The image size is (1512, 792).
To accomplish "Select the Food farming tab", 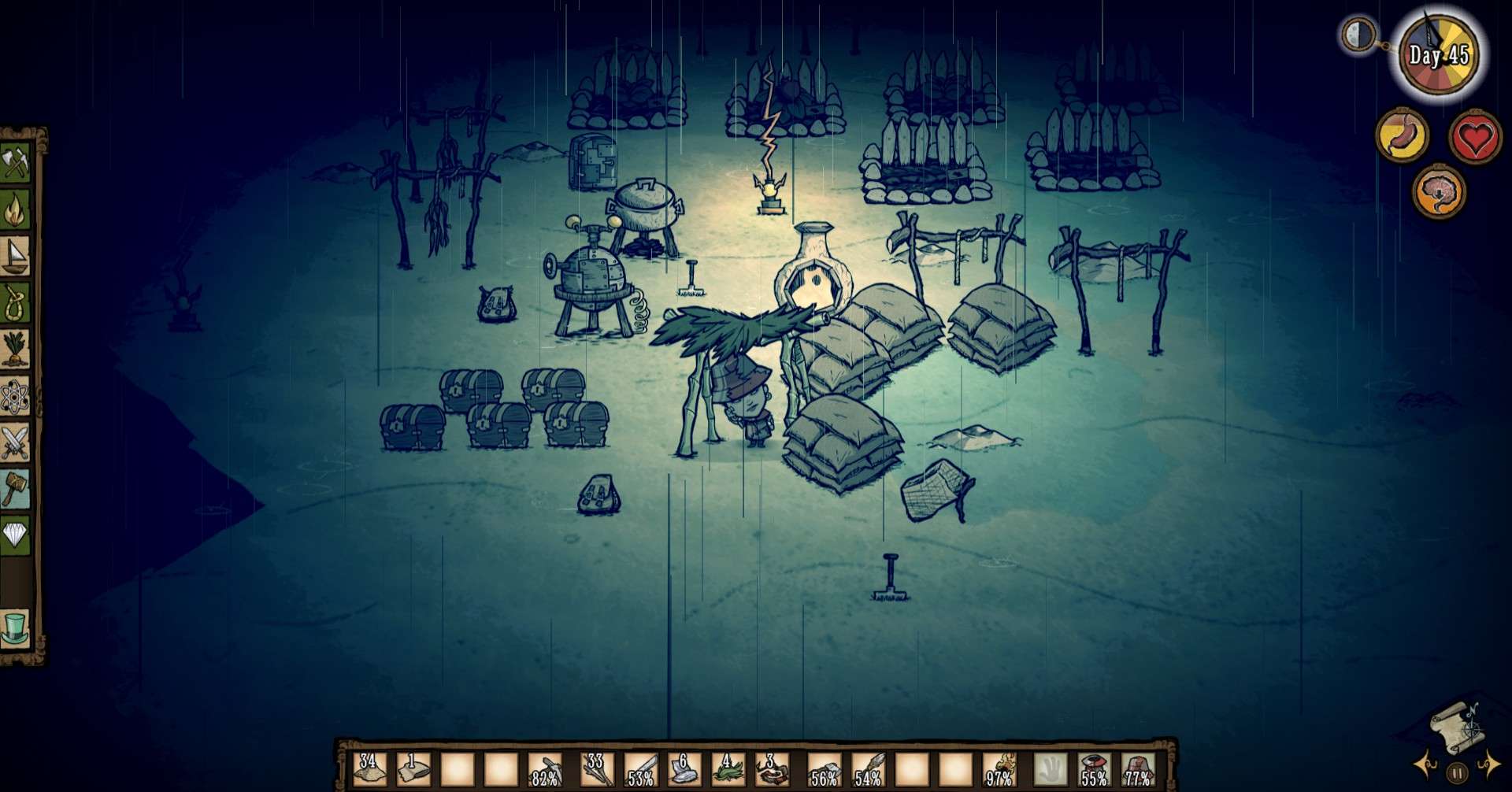I will [15, 349].
